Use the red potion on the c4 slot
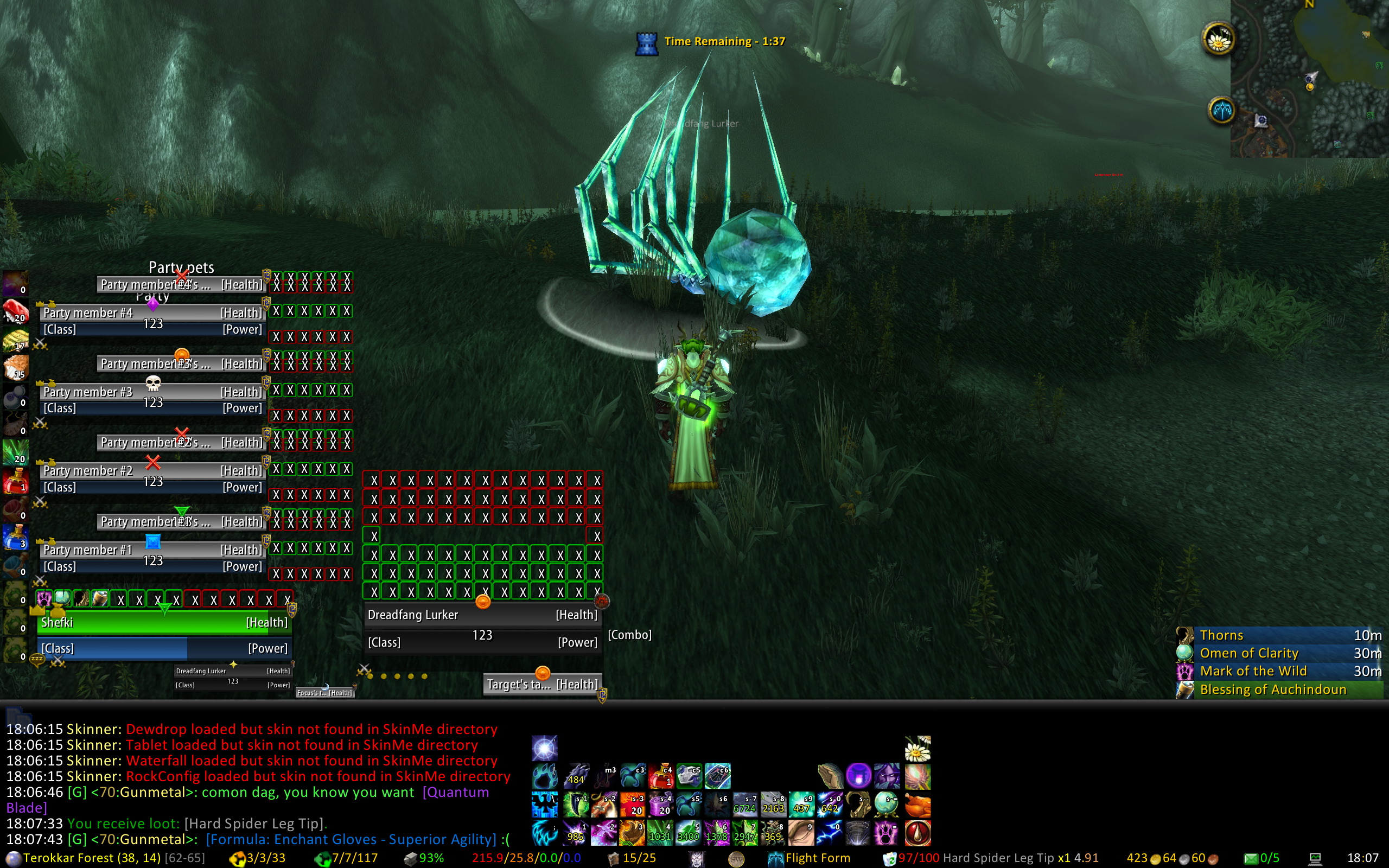This screenshot has width=1389, height=868. (661, 776)
